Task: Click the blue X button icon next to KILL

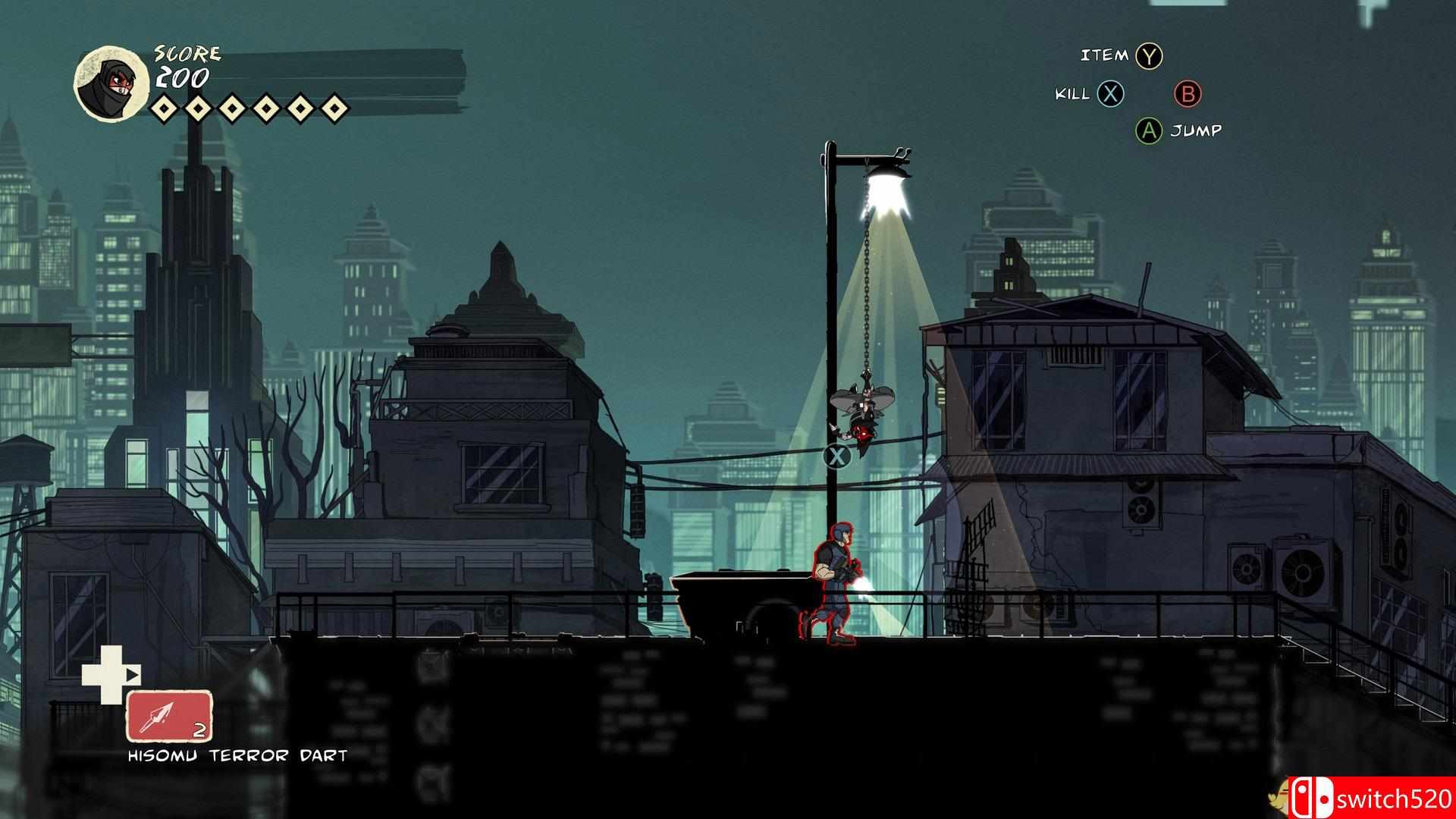Action: click(1109, 94)
